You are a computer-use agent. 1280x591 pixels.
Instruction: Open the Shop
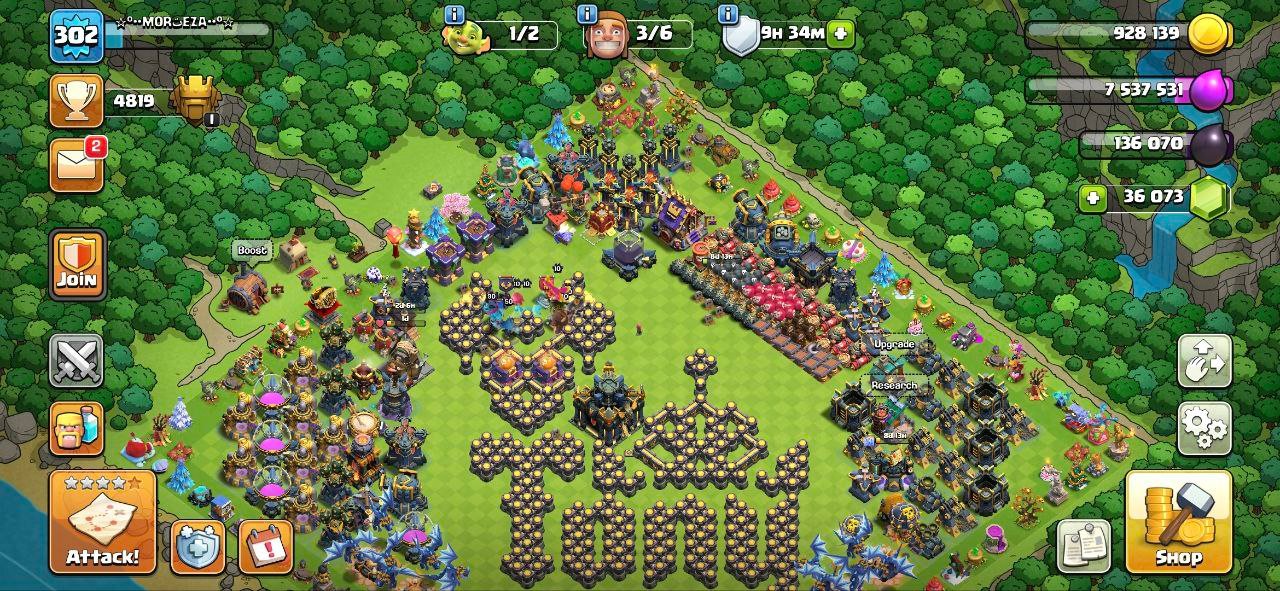1178,521
